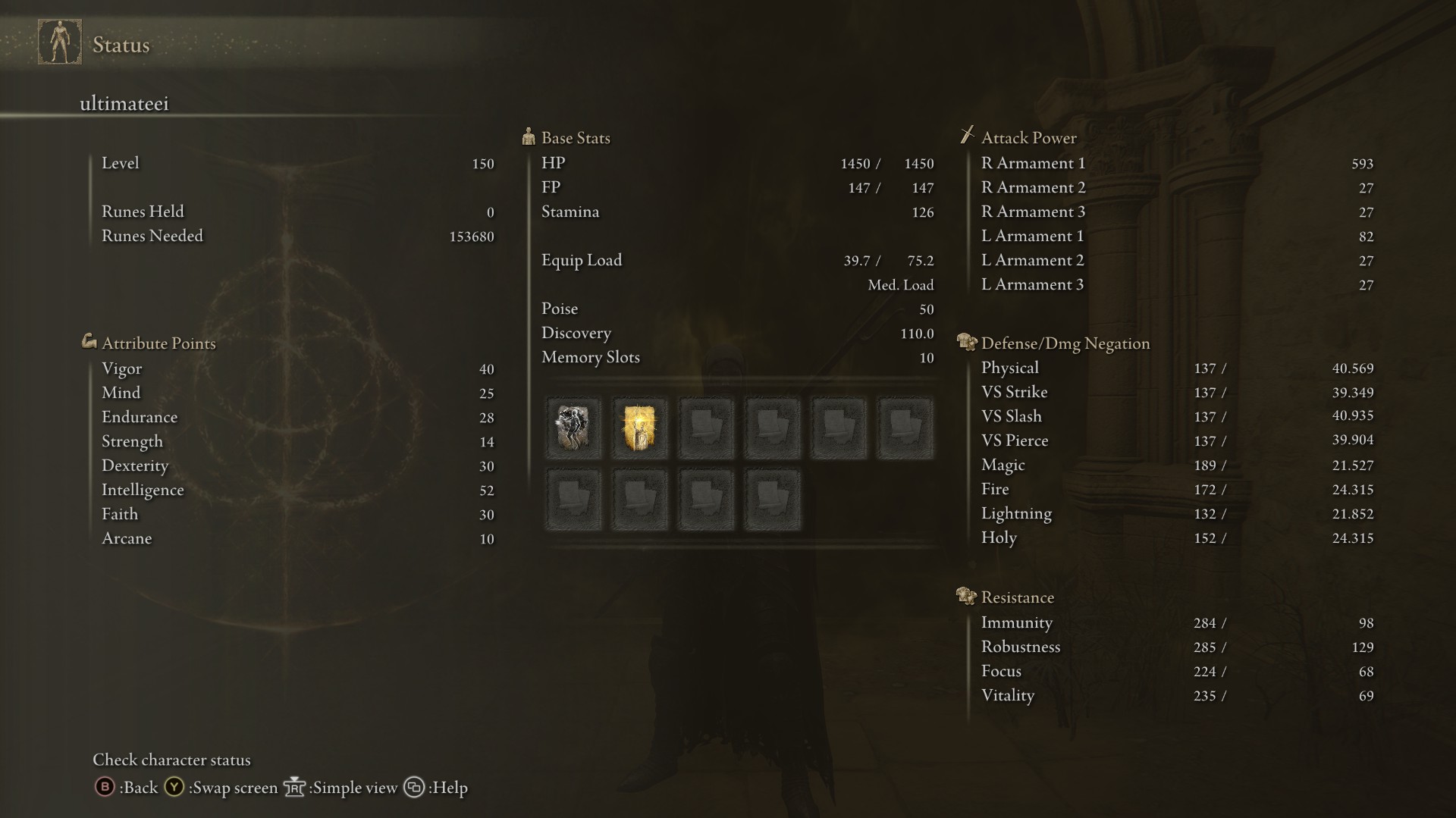Click the Status figure icon in the header
This screenshot has height=818, width=1456.
[60, 42]
